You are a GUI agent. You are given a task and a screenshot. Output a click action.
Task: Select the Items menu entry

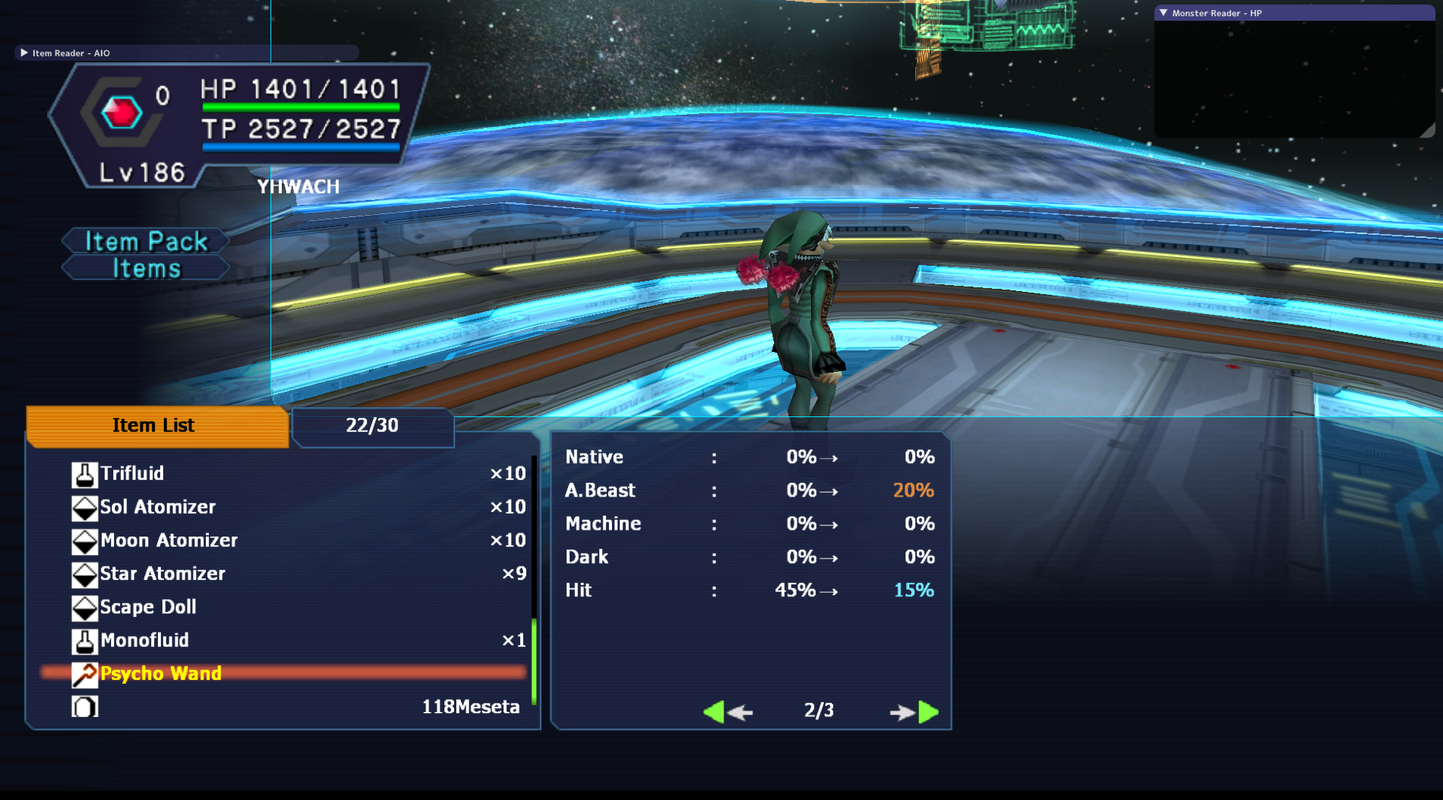[x=146, y=269]
